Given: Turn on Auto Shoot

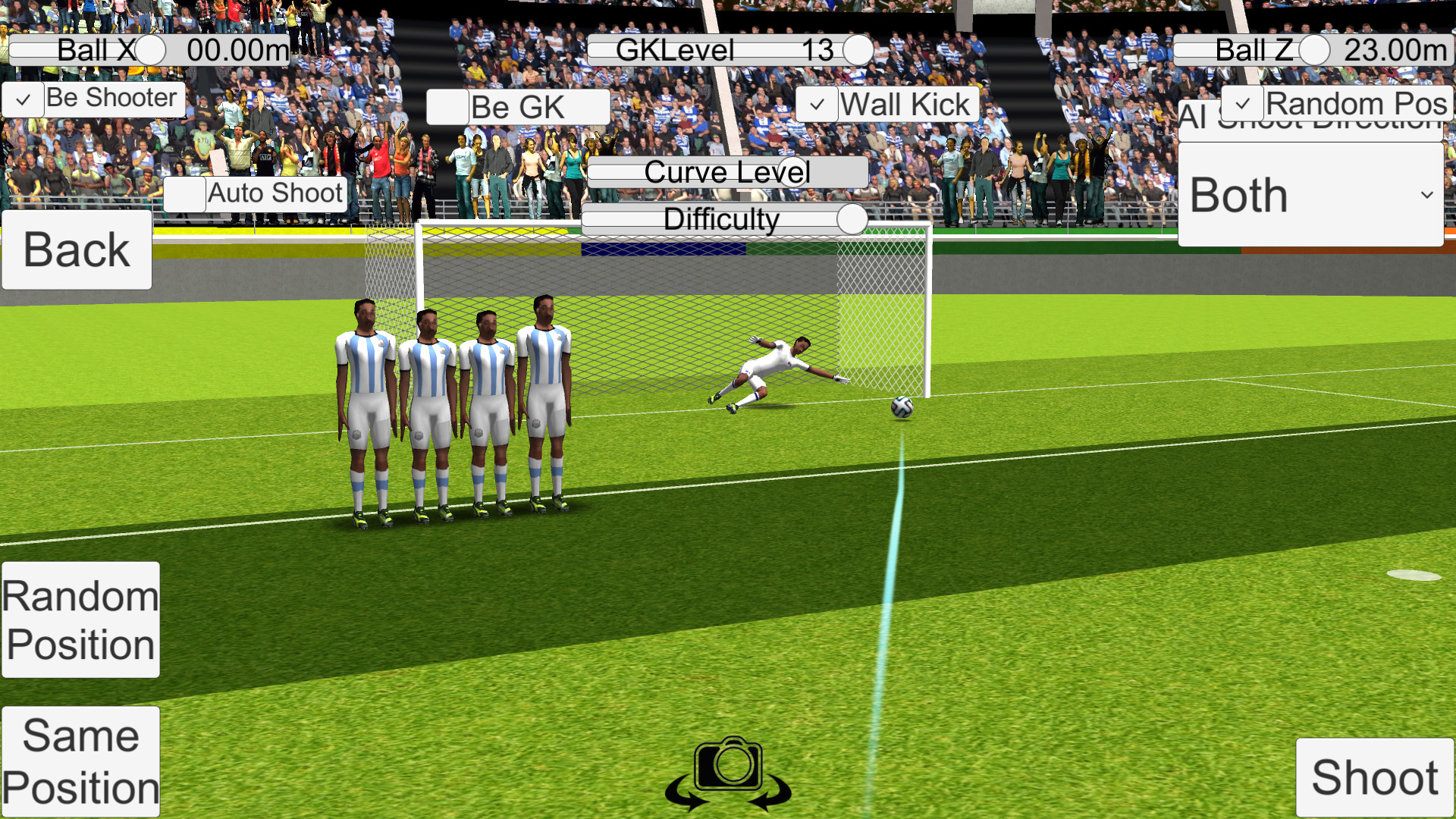Looking at the screenshot, I should click(x=184, y=194).
